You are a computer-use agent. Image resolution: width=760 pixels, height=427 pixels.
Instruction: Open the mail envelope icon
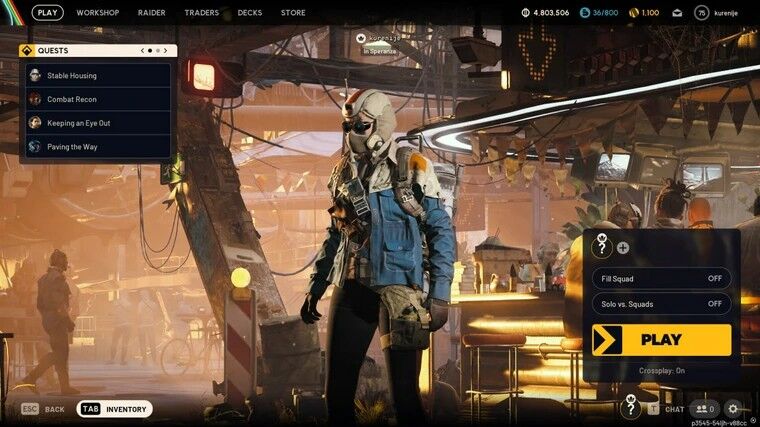(x=676, y=13)
